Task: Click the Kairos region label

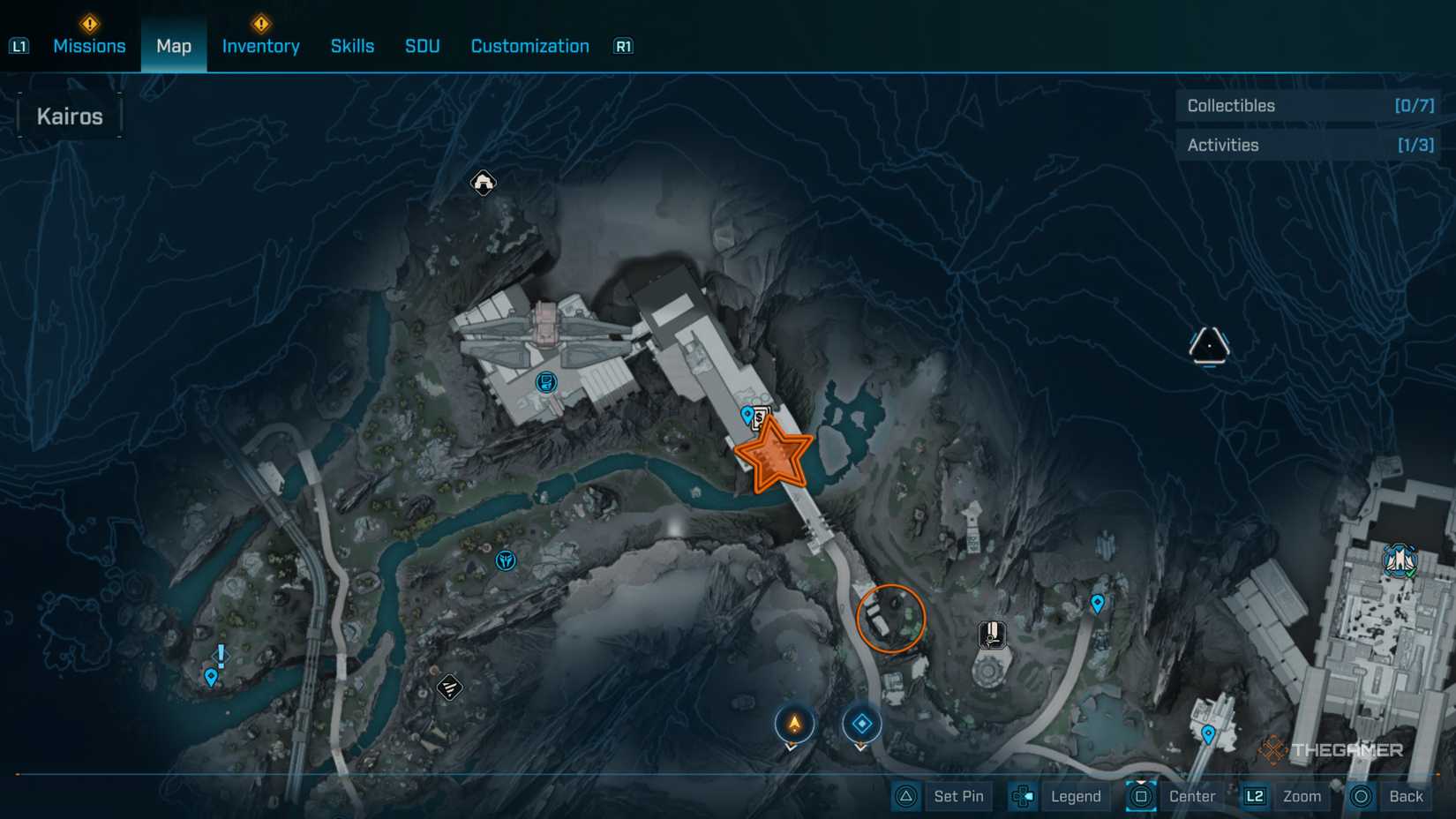Action: pos(69,115)
